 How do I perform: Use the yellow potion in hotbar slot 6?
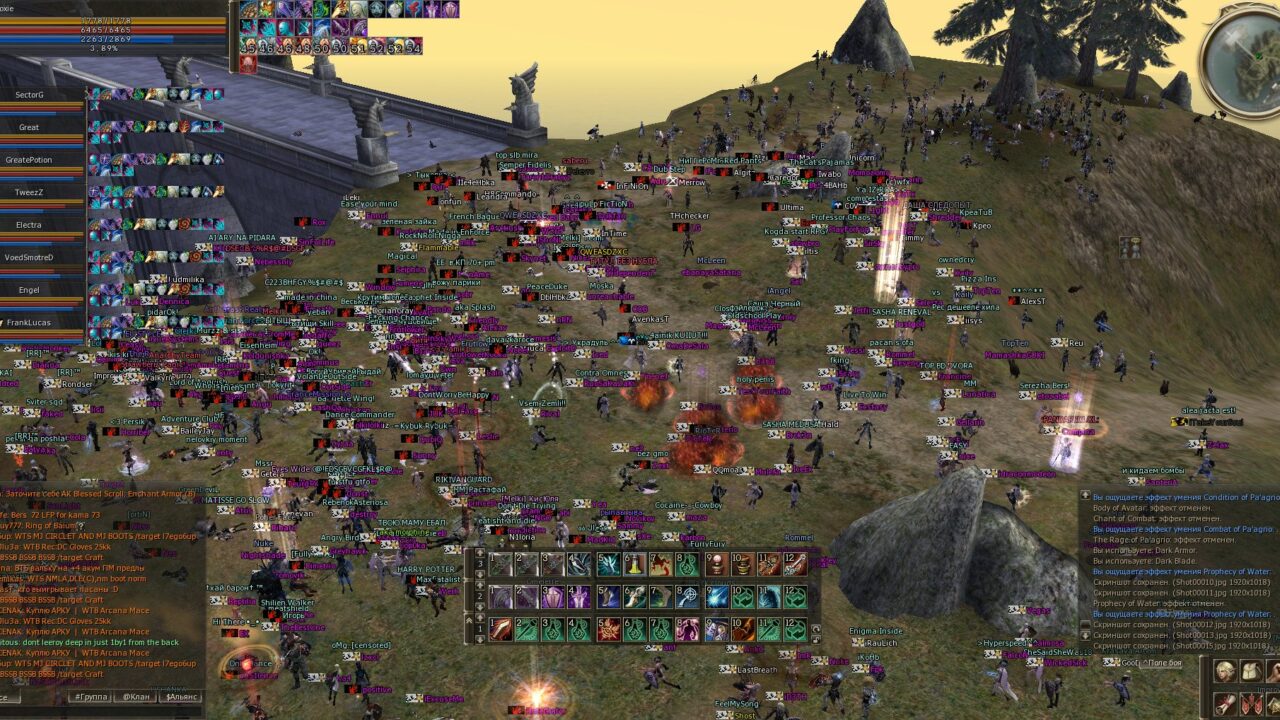click(635, 565)
